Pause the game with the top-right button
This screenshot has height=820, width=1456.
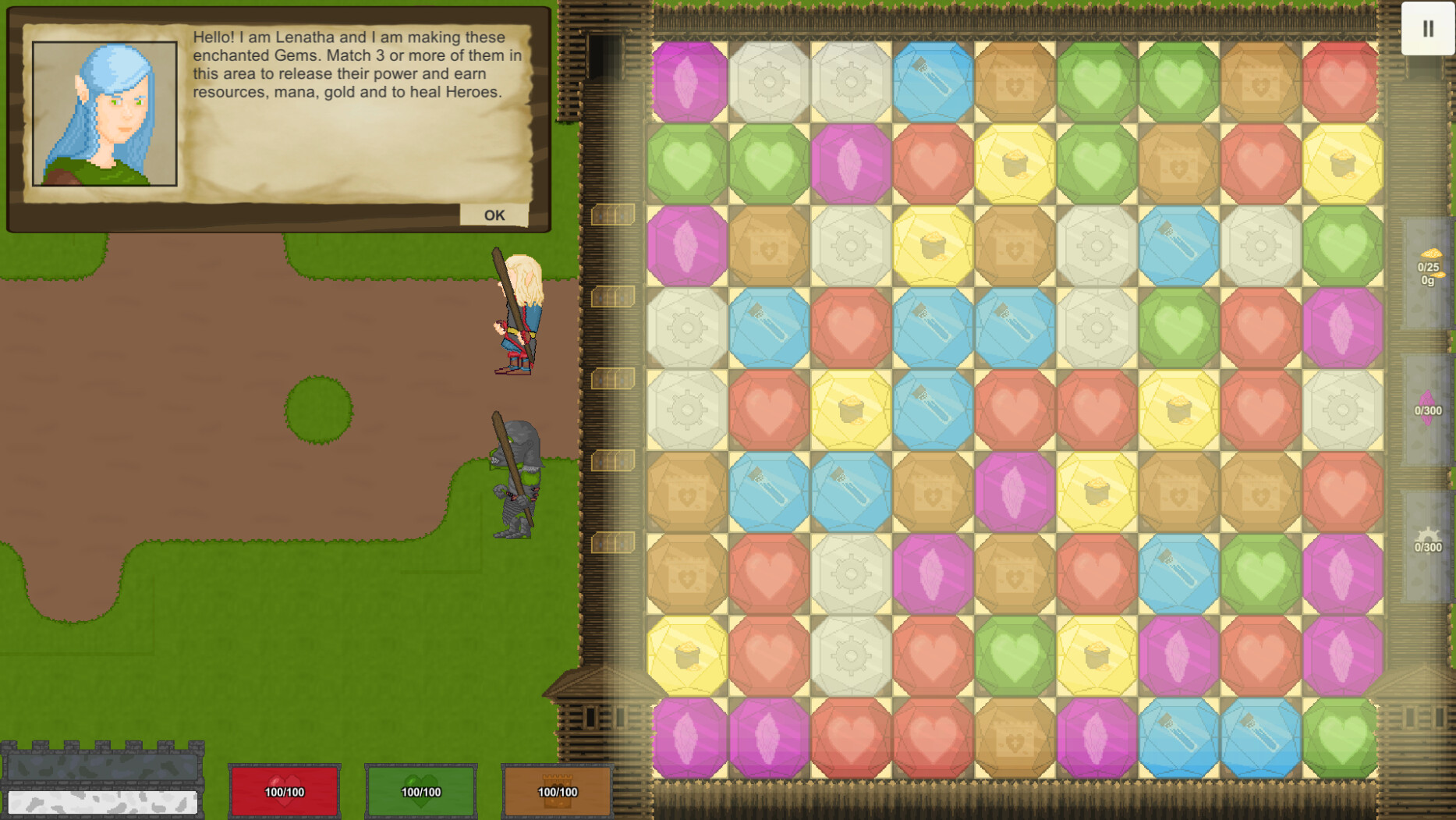(x=1429, y=29)
